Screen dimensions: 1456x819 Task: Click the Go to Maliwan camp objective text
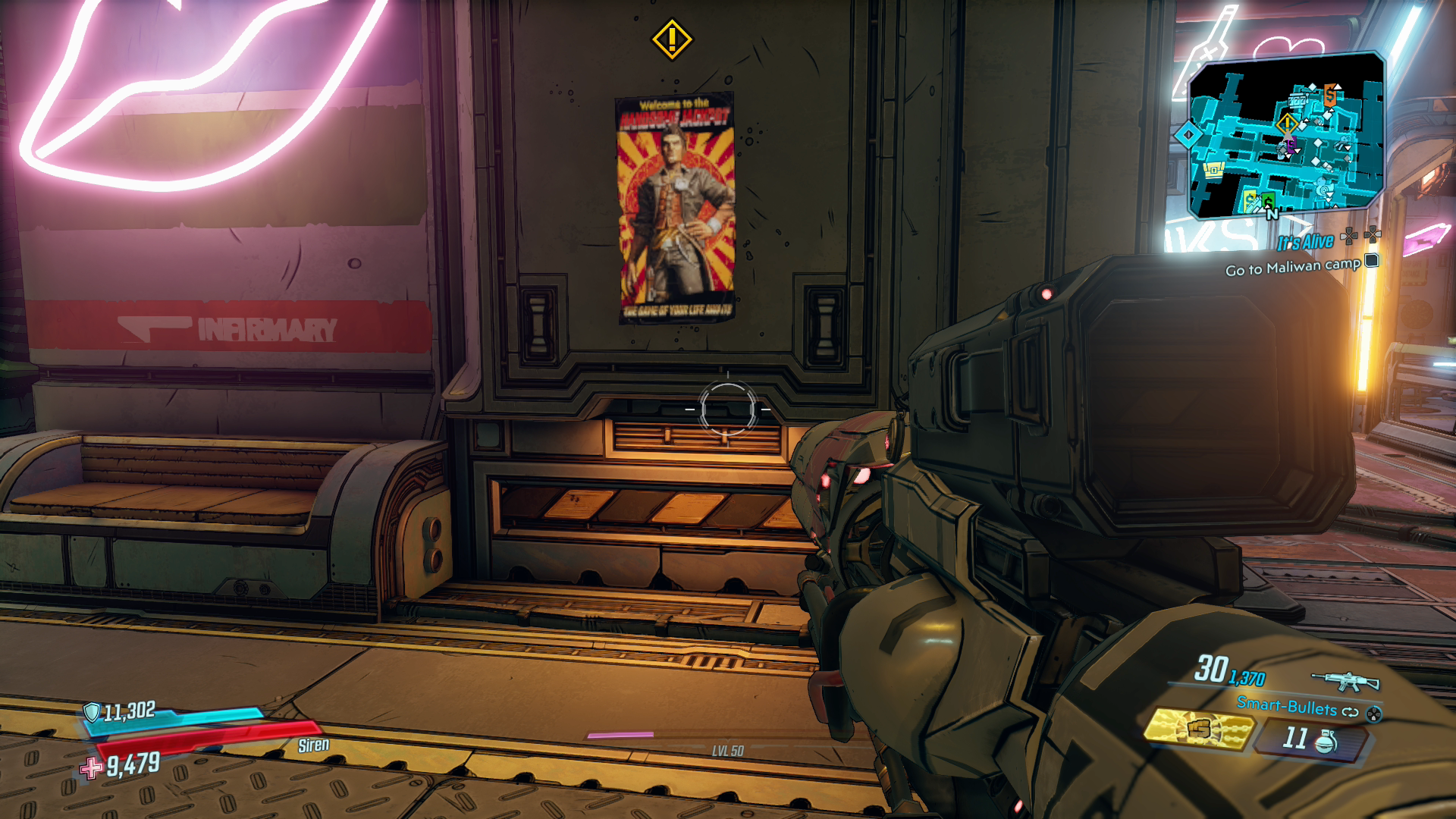tap(1292, 268)
